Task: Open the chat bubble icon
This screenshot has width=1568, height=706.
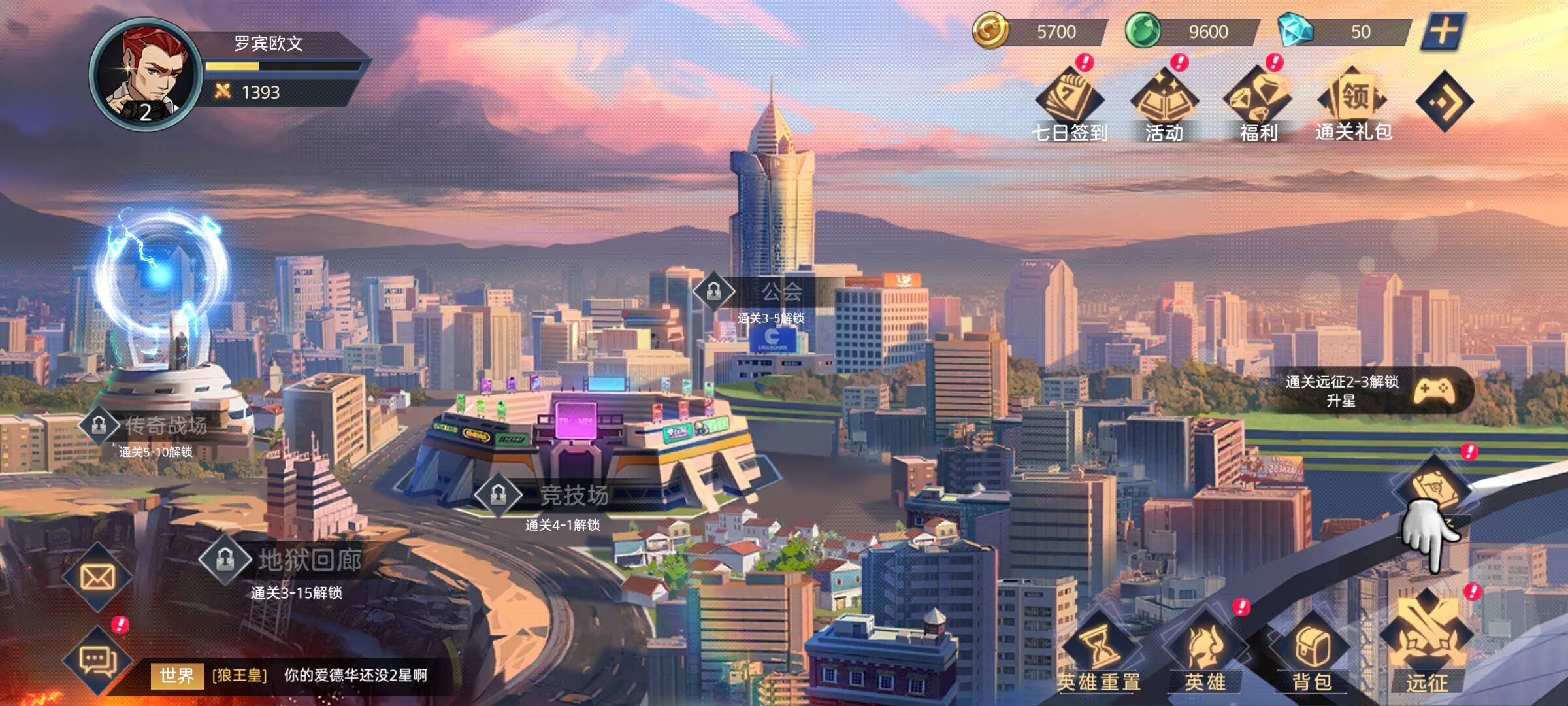Action: pos(97,660)
